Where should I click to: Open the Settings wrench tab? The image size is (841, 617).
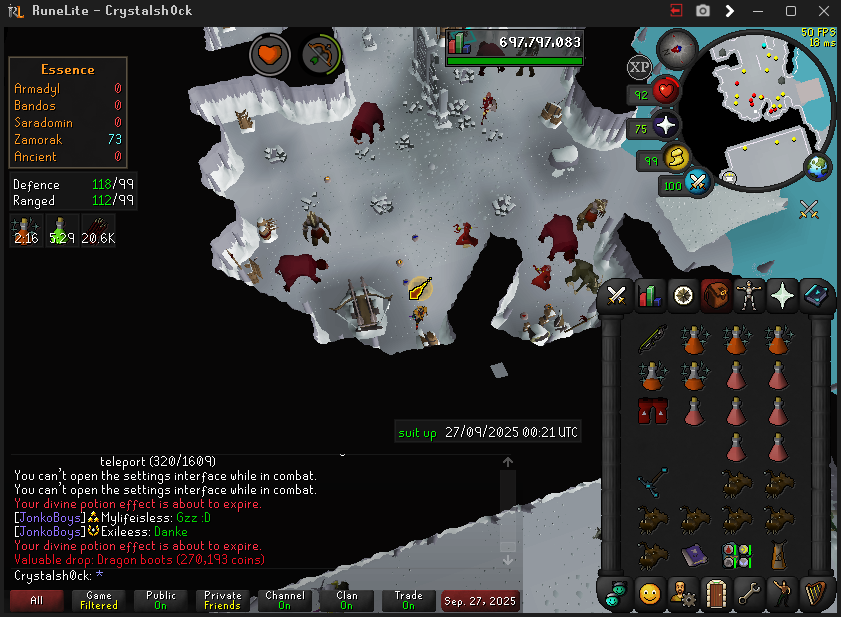click(x=748, y=593)
